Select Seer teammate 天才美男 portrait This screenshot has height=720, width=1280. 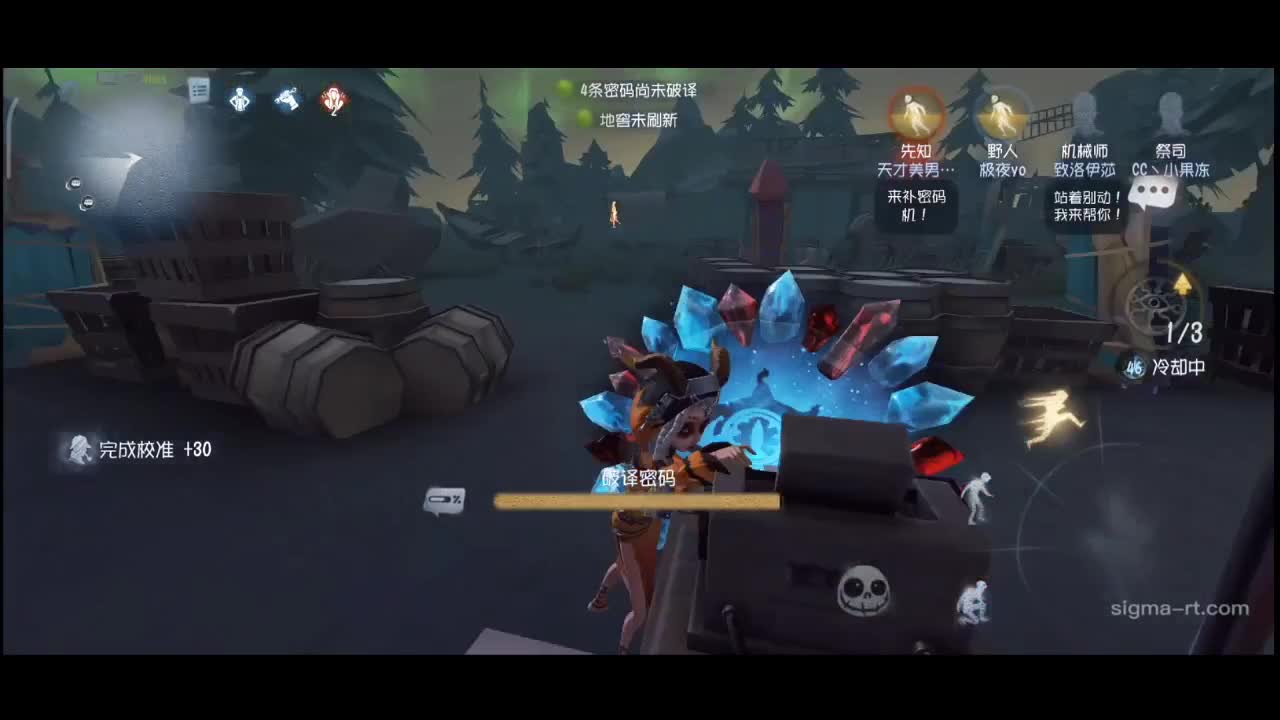[916, 113]
